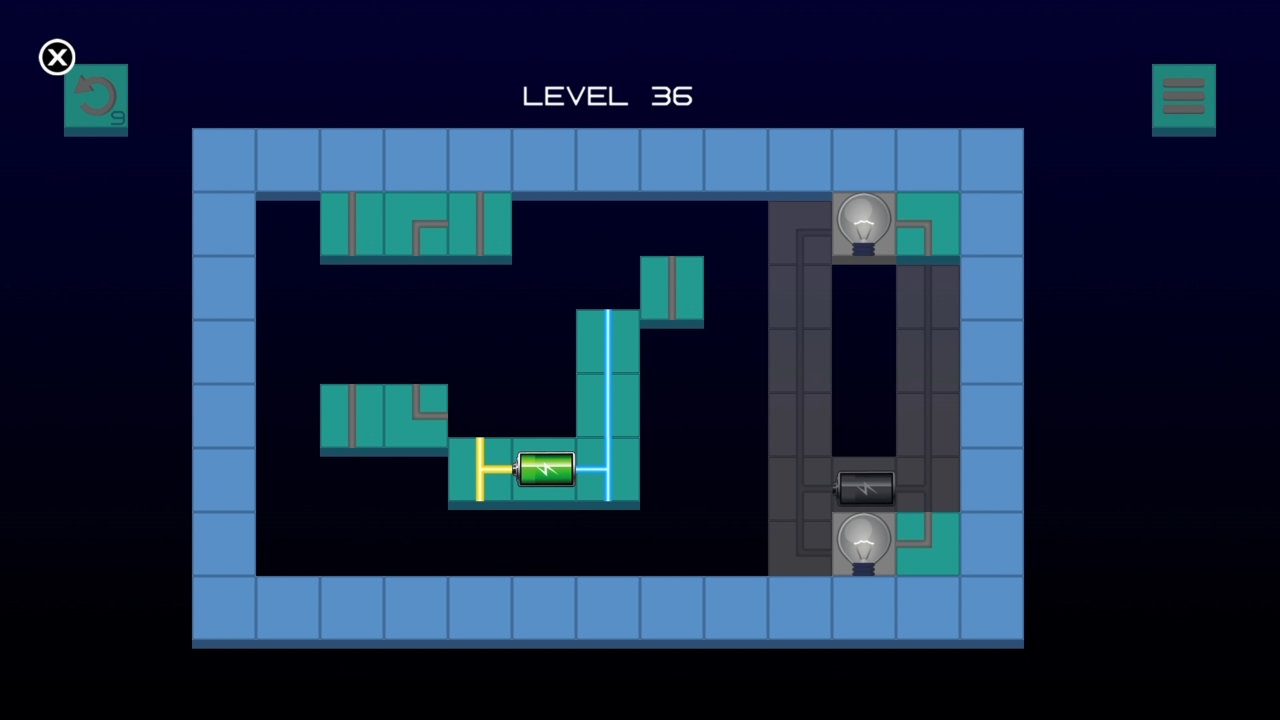Select the yellow wire junction tile
This screenshot has width=1280, height=720.
pos(482,470)
